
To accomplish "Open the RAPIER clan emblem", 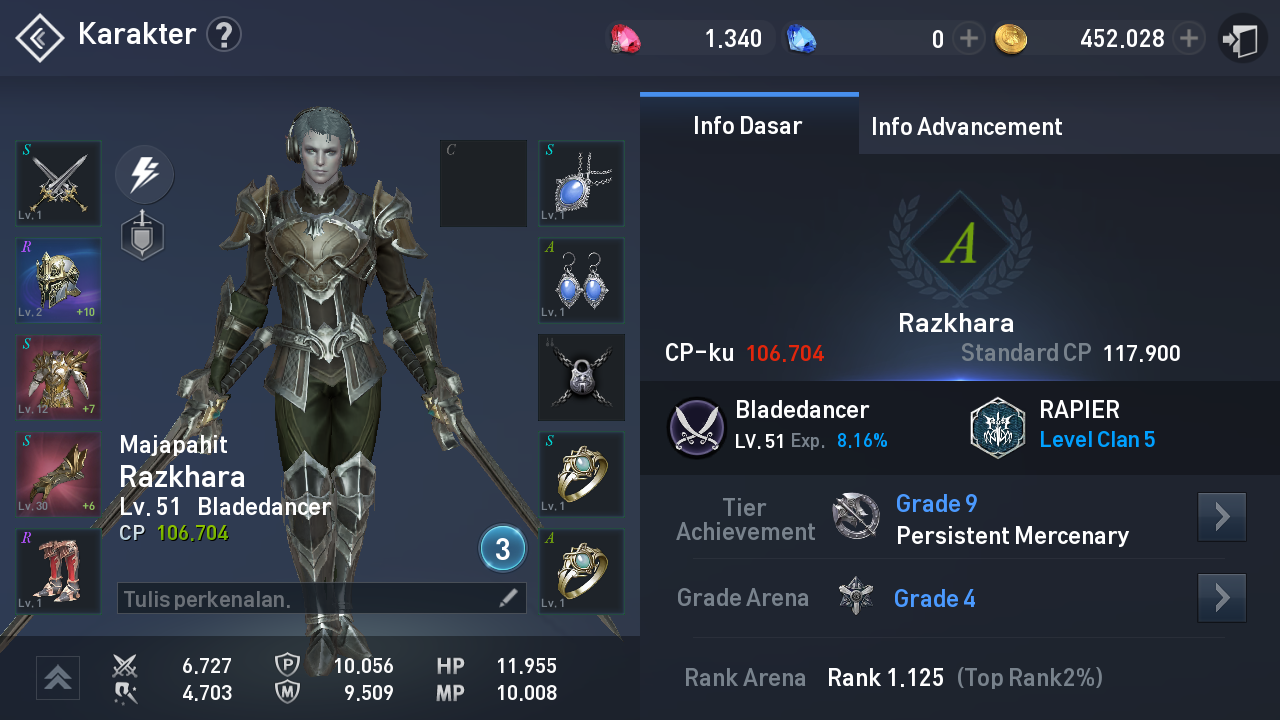I will [997, 427].
